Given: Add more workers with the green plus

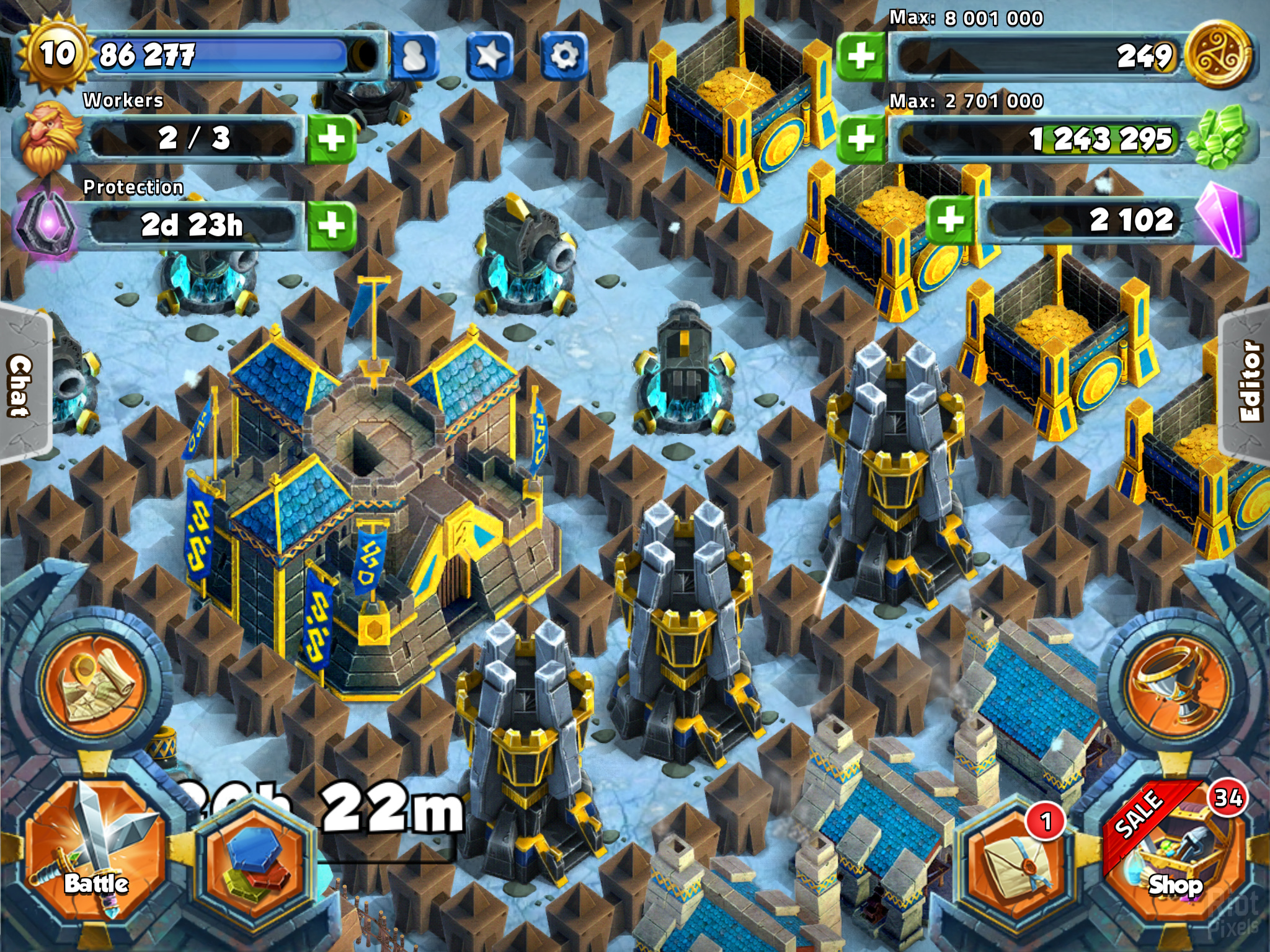Looking at the screenshot, I should (x=332, y=138).
